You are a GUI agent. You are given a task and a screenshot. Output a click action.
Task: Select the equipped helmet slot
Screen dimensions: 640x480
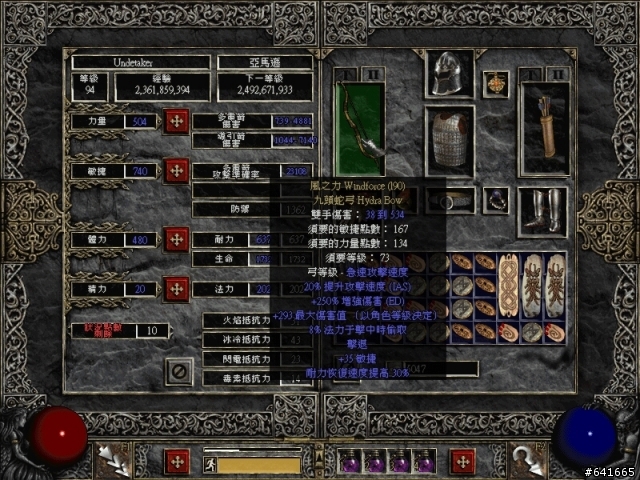pos(449,72)
